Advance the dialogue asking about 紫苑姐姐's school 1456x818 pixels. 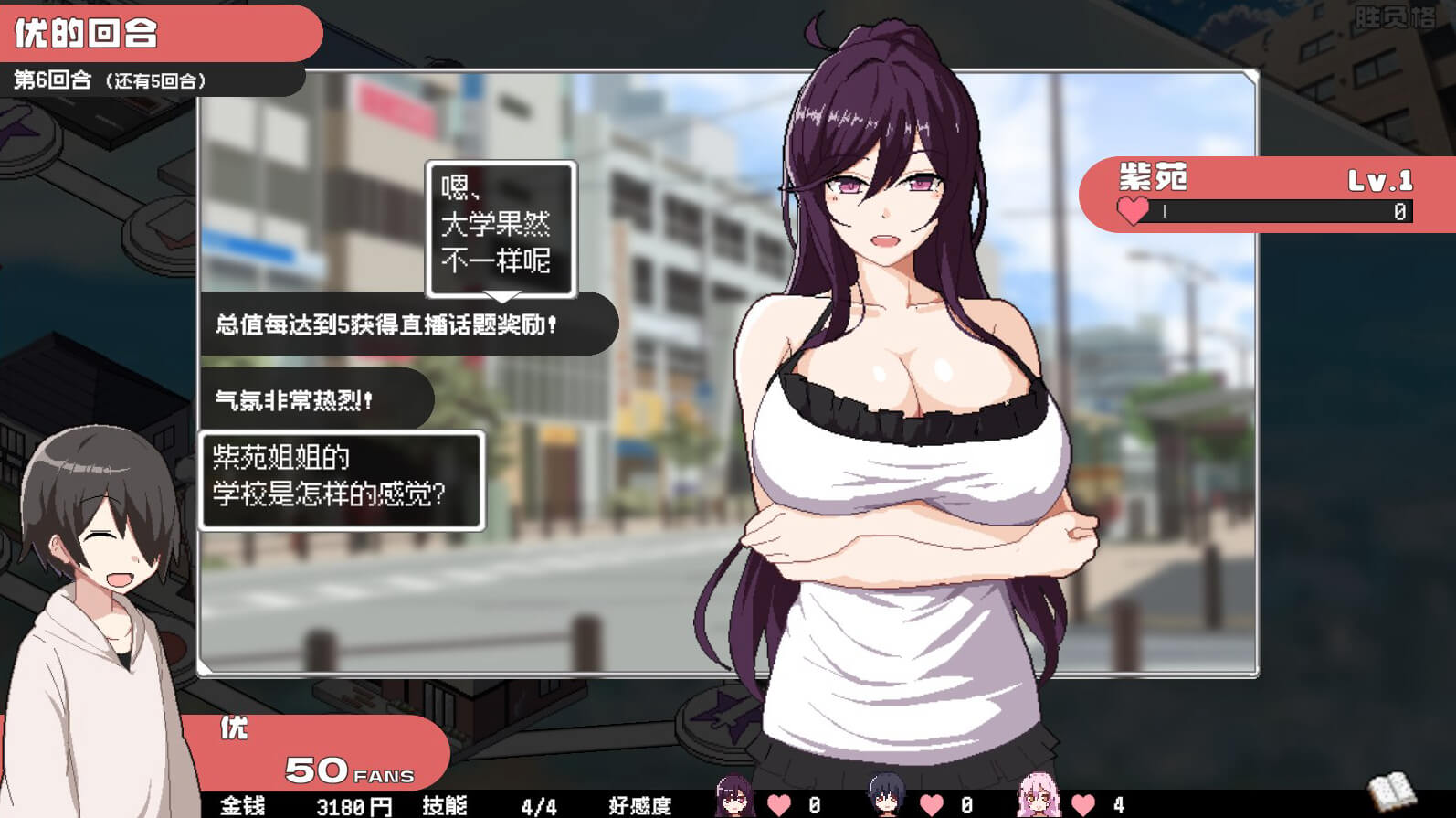pyautogui.click(x=341, y=480)
